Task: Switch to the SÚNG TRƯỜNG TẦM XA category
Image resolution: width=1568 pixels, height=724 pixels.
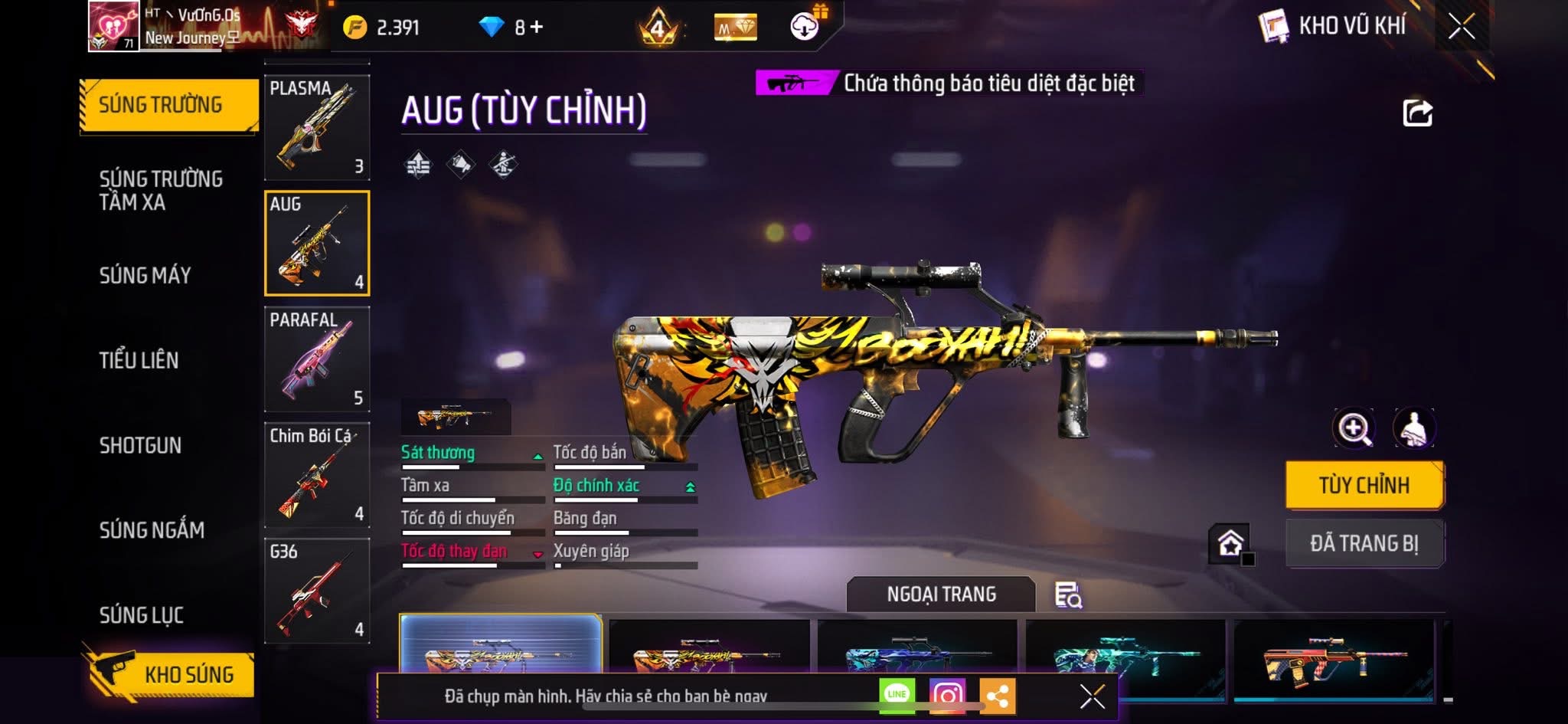Action: tap(160, 190)
